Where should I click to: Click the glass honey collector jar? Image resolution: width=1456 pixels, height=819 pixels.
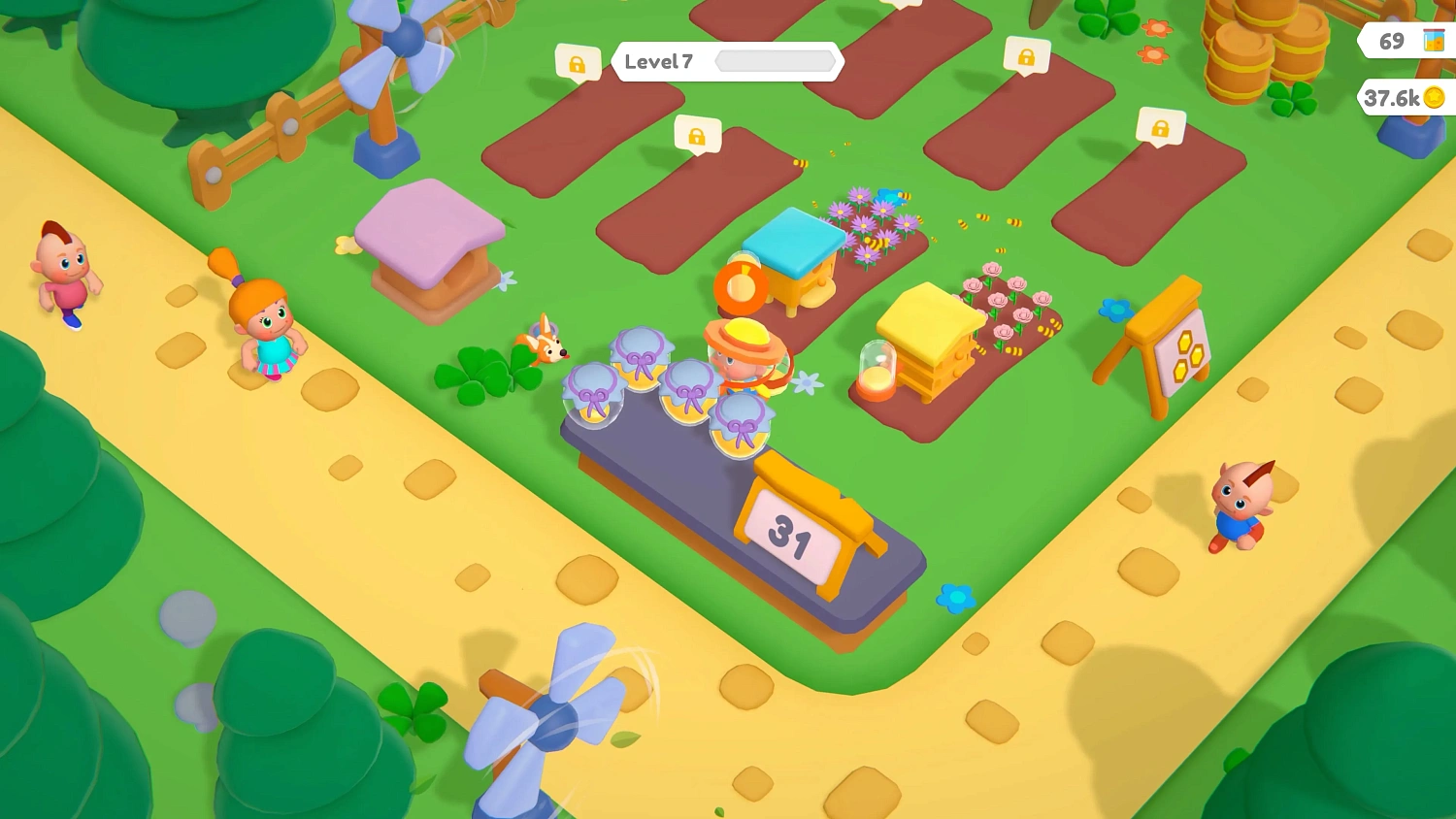(875, 378)
